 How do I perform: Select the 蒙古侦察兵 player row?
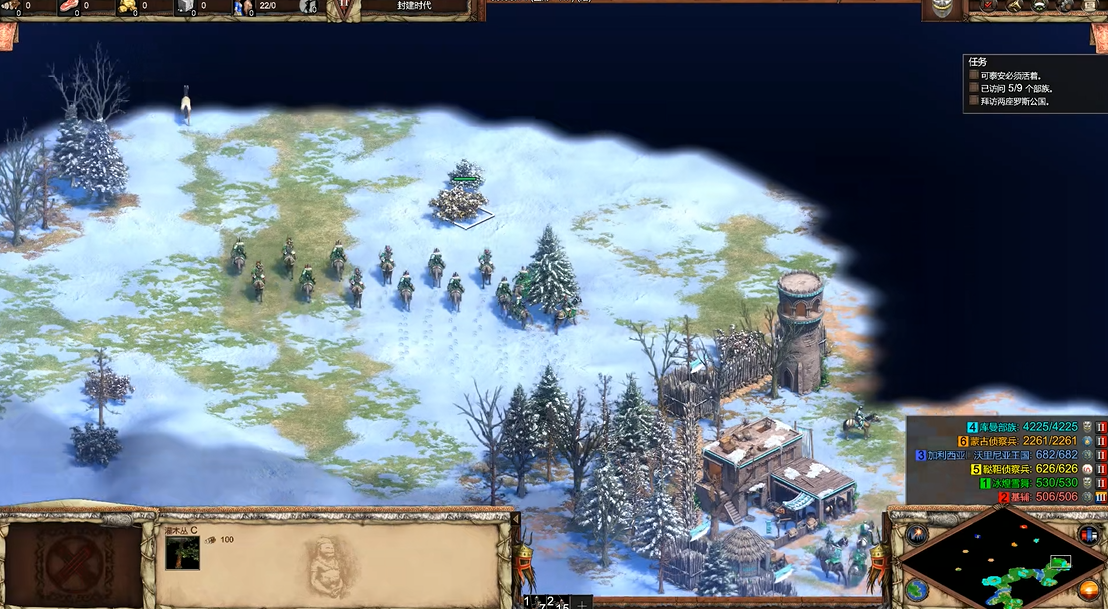tap(1020, 441)
